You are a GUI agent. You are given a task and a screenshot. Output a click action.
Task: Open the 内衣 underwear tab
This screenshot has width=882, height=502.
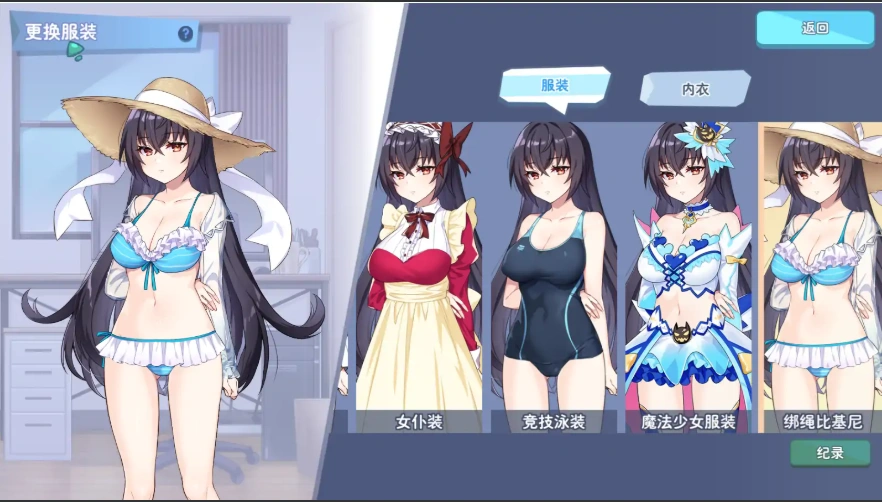(695, 89)
